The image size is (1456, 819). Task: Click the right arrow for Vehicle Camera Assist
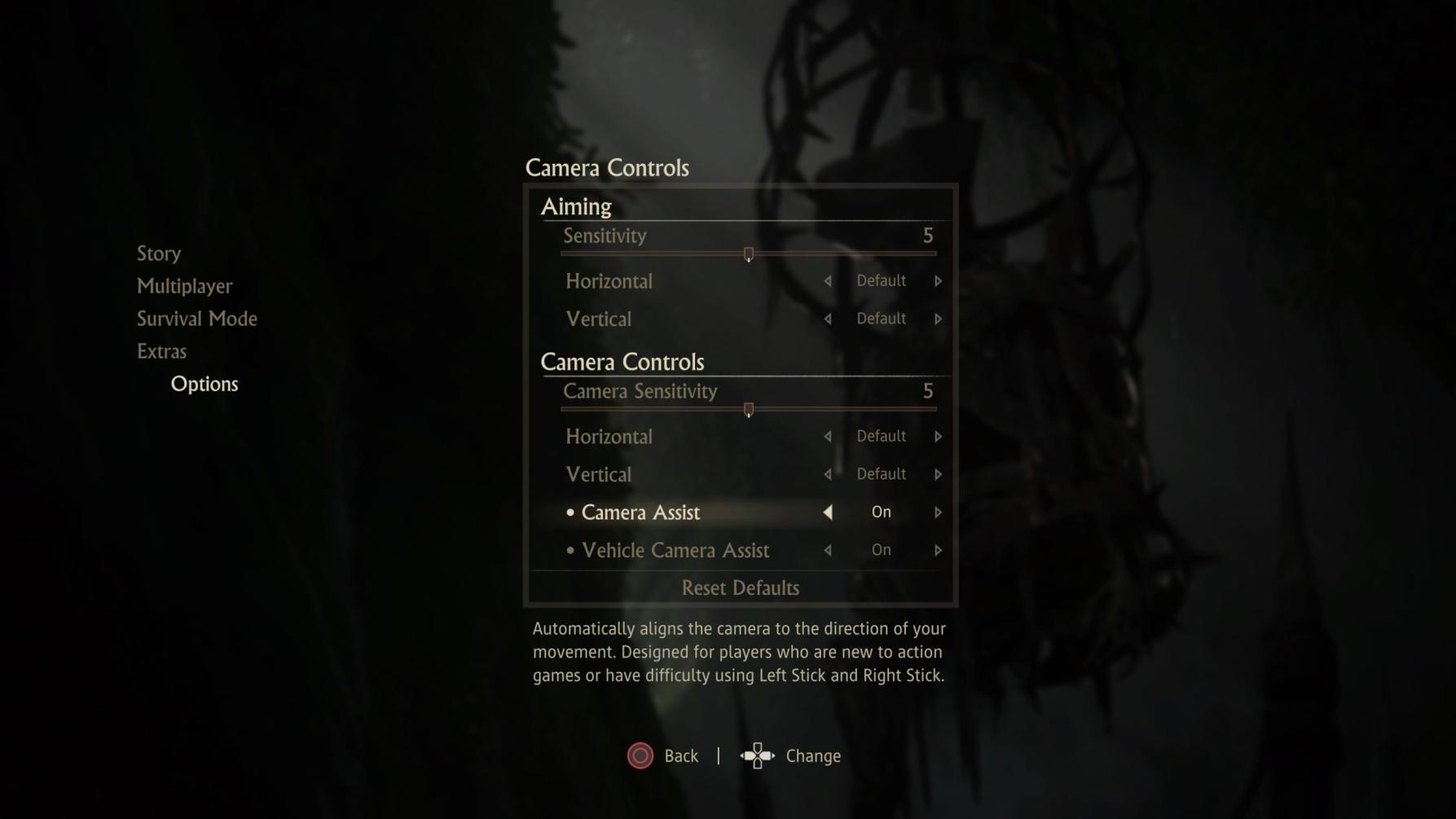(x=939, y=550)
